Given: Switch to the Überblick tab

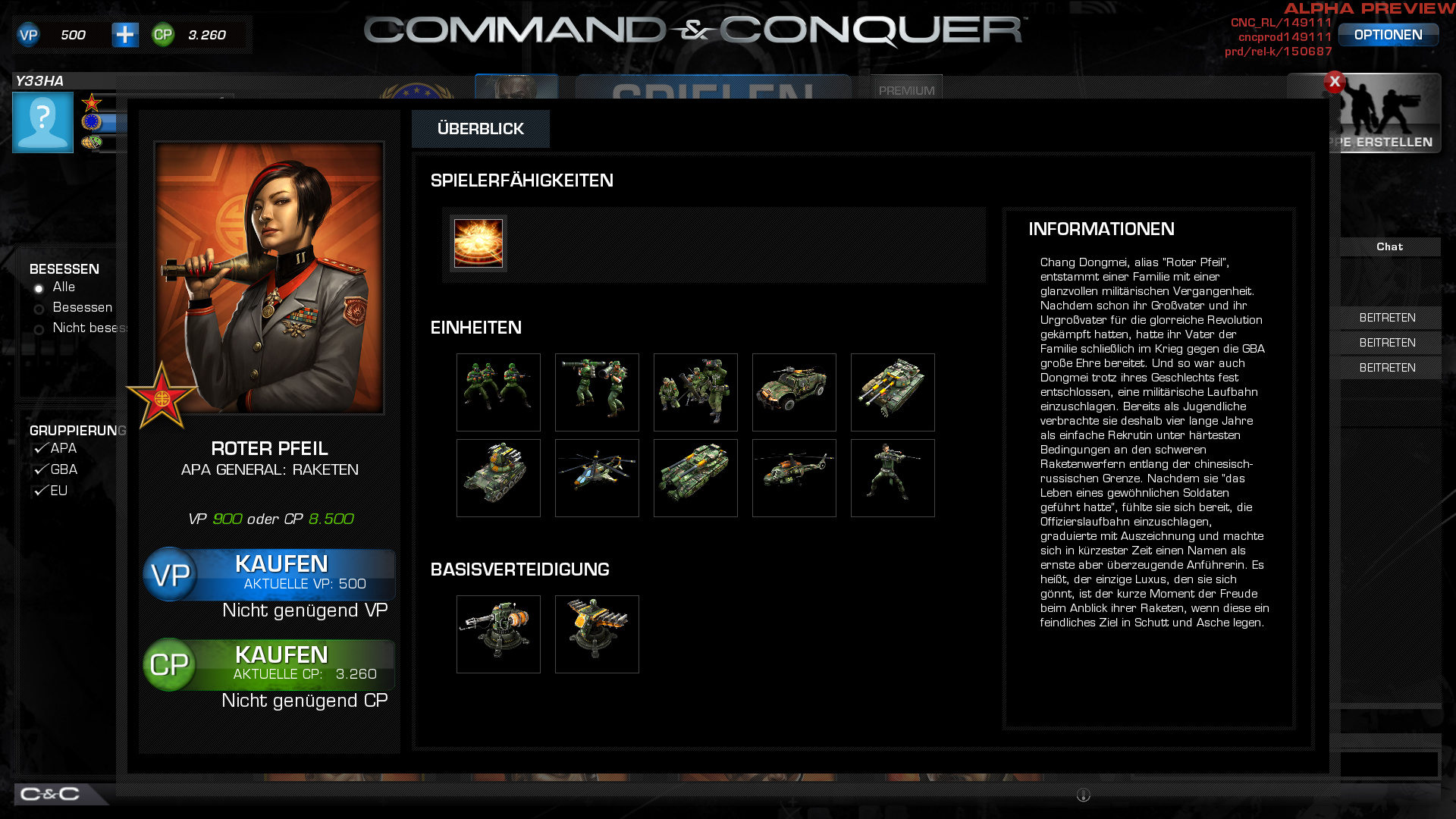Looking at the screenshot, I should [x=480, y=129].
